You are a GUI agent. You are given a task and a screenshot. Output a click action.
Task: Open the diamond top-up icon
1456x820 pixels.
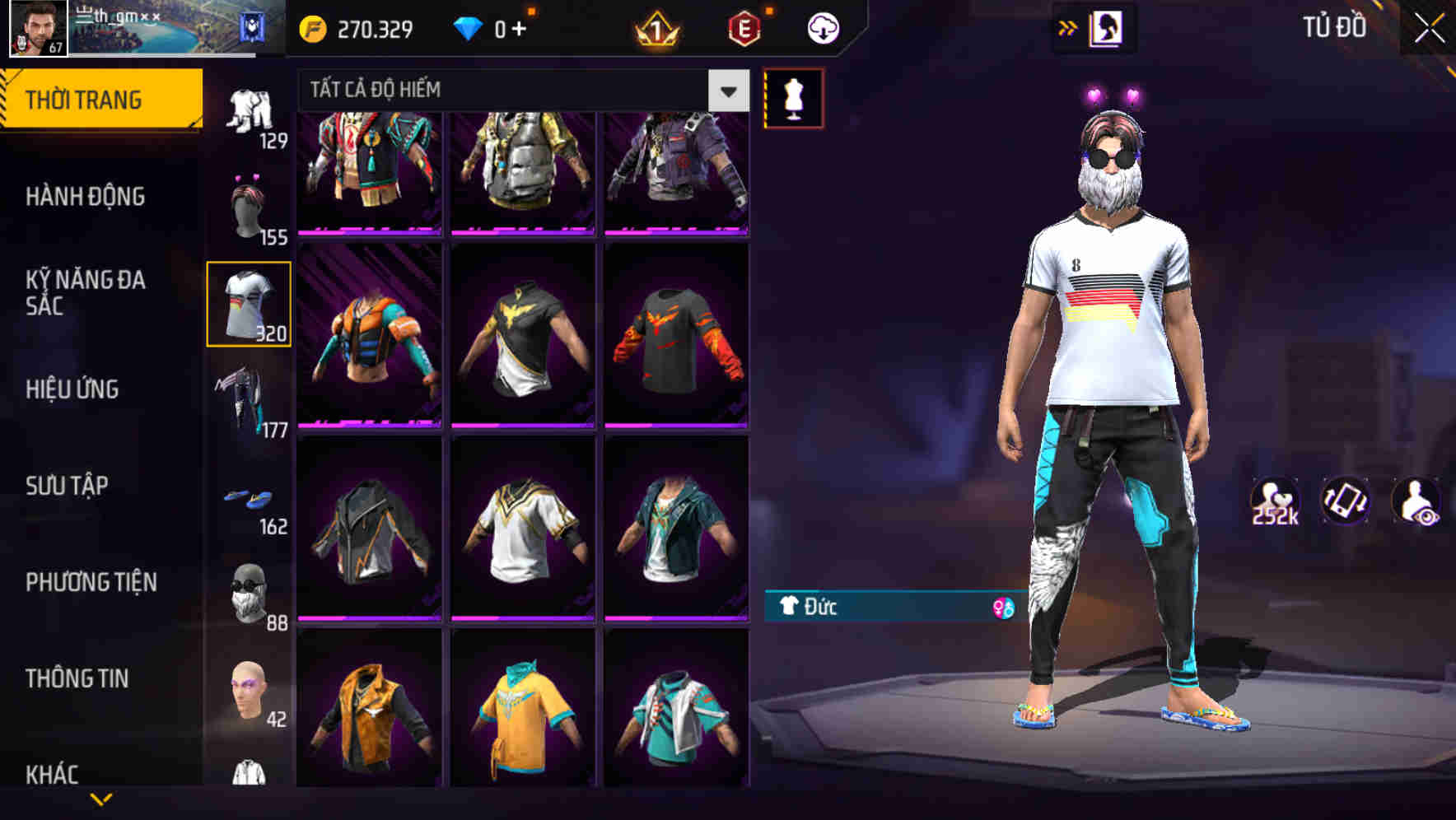[x=470, y=27]
